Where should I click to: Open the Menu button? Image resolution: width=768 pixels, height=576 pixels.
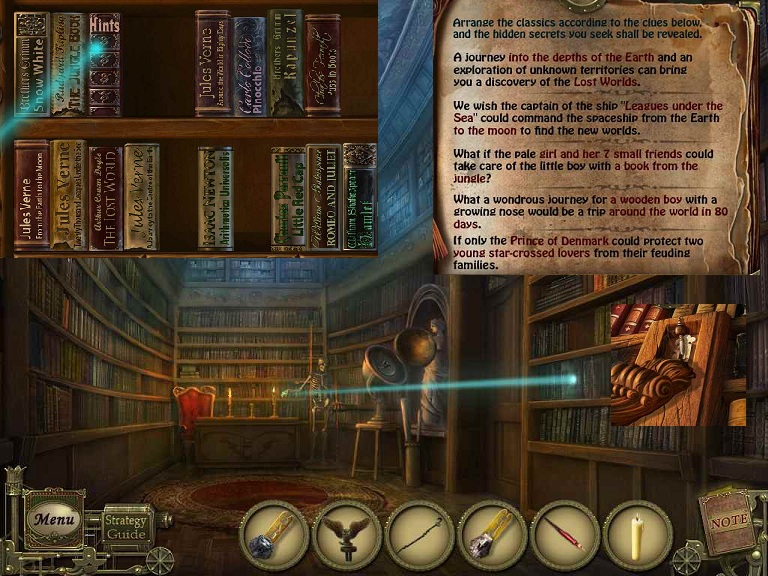(53, 519)
